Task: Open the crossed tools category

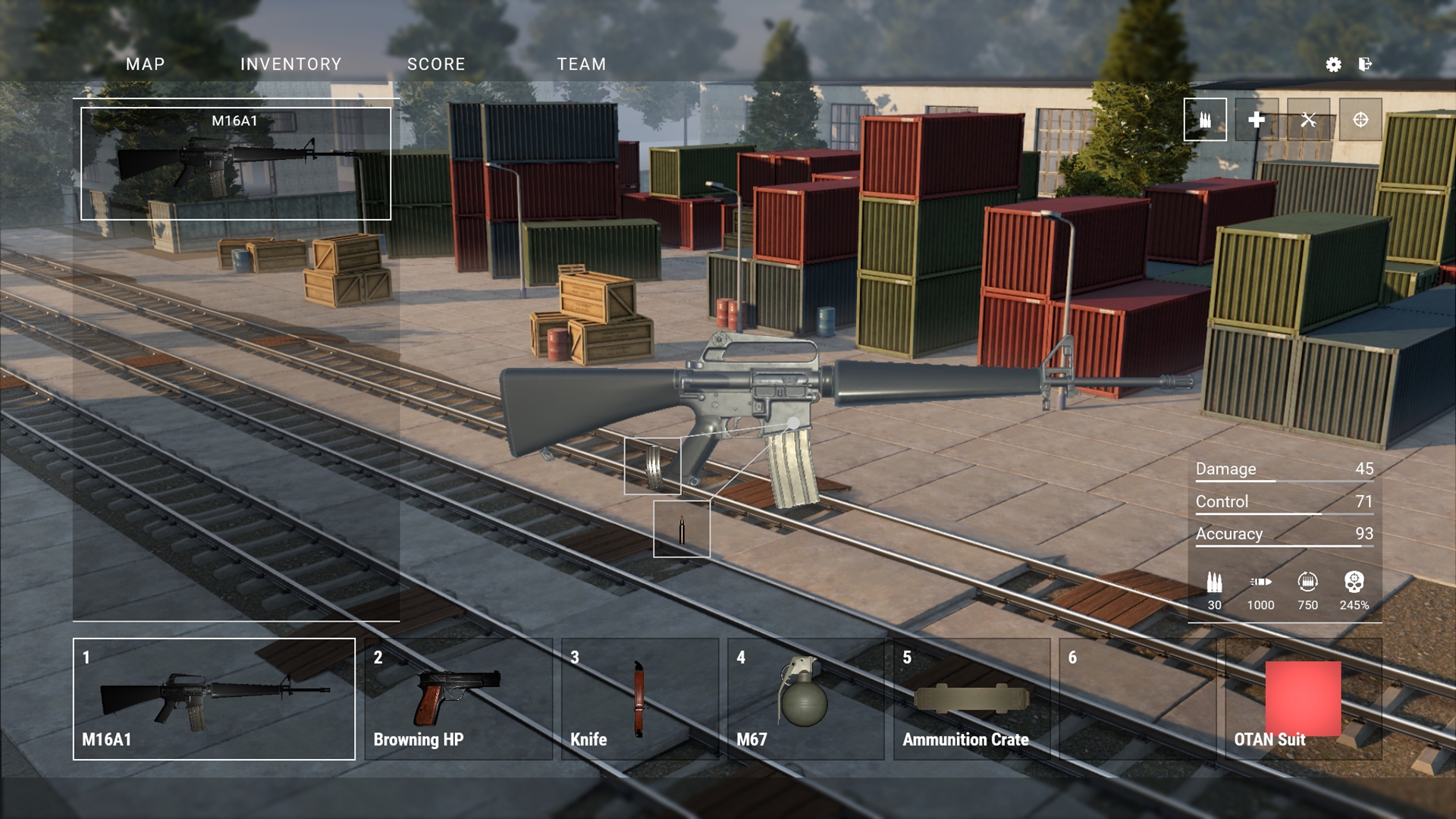Action: tap(1308, 120)
